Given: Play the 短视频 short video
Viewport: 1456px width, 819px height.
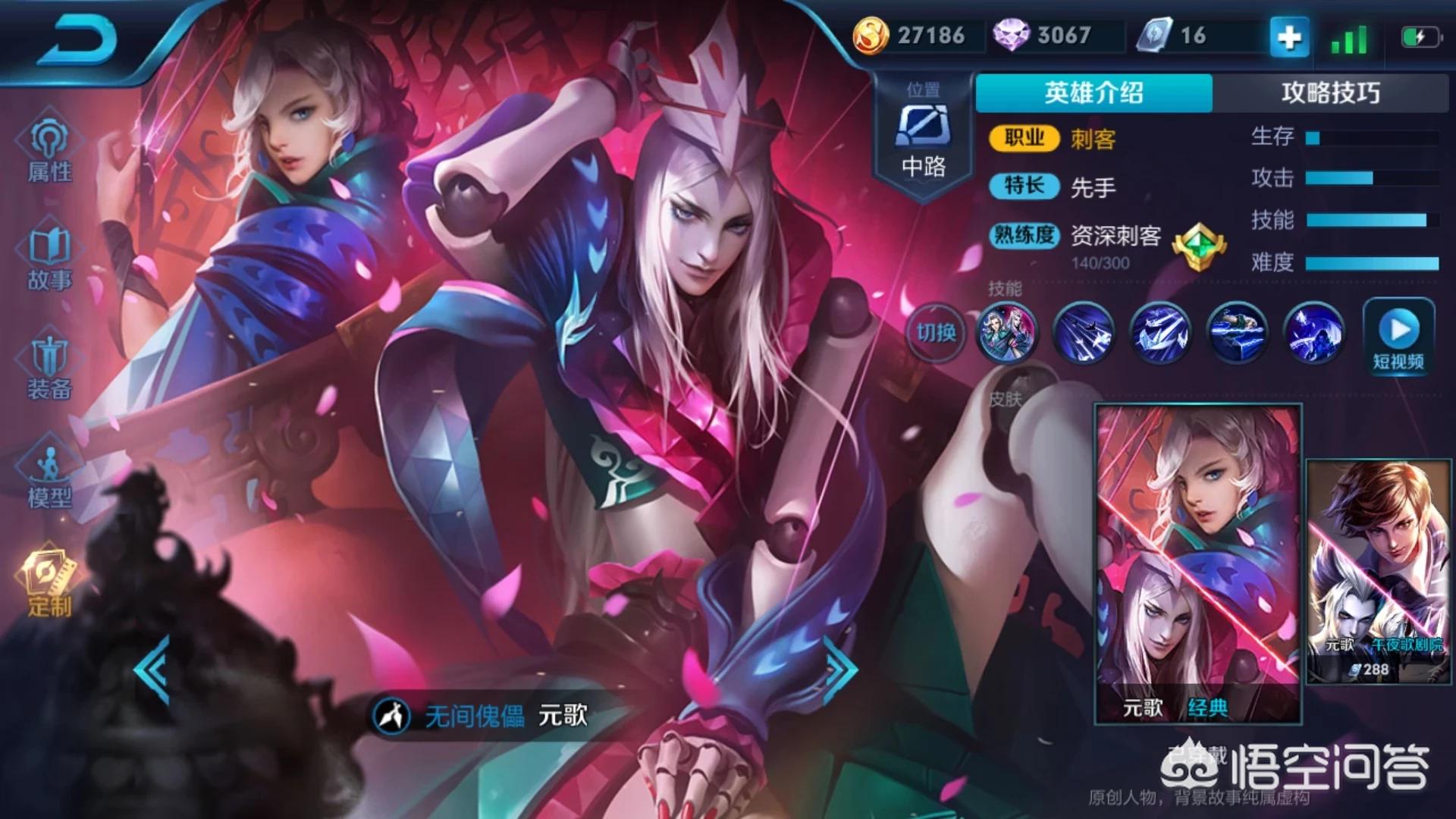Looking at the screenshot, I should 1398,337.
